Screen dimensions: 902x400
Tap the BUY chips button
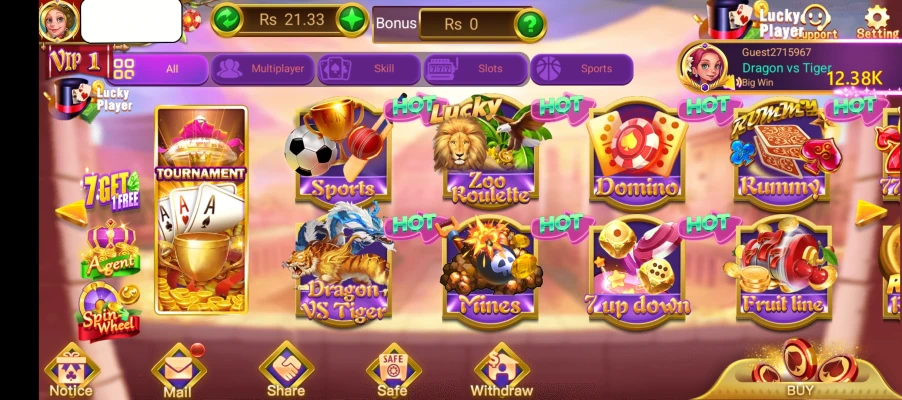click(x=800, y=370)
